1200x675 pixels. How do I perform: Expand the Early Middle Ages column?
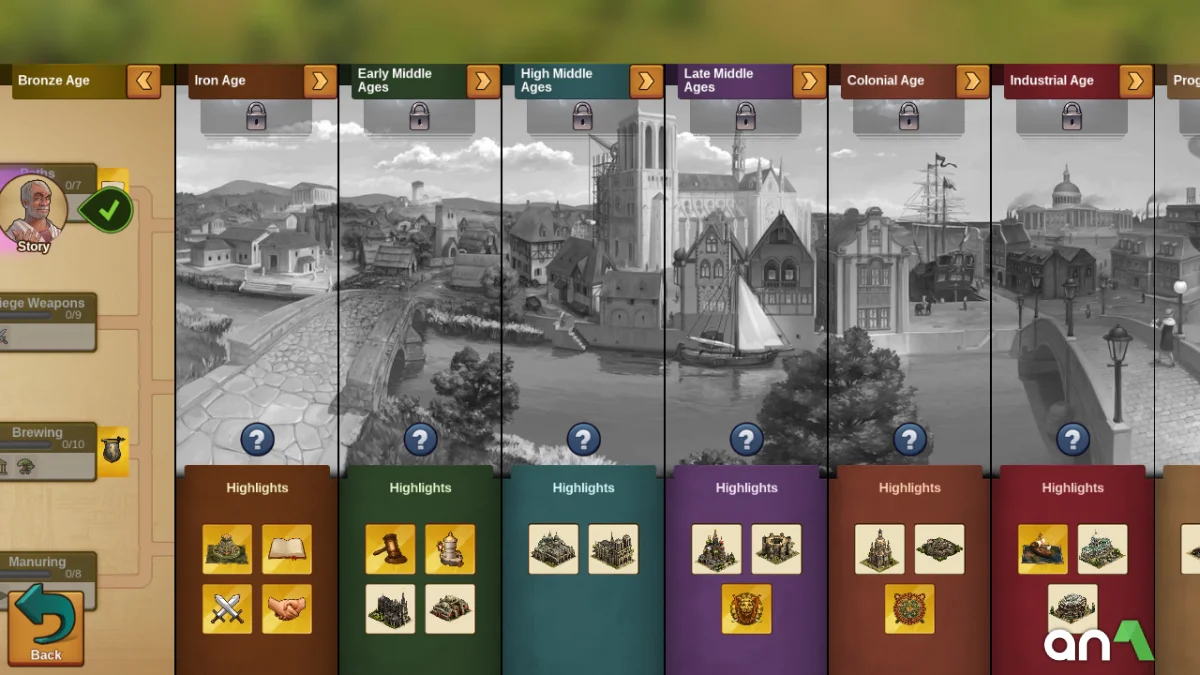click(x=483, y=81)
